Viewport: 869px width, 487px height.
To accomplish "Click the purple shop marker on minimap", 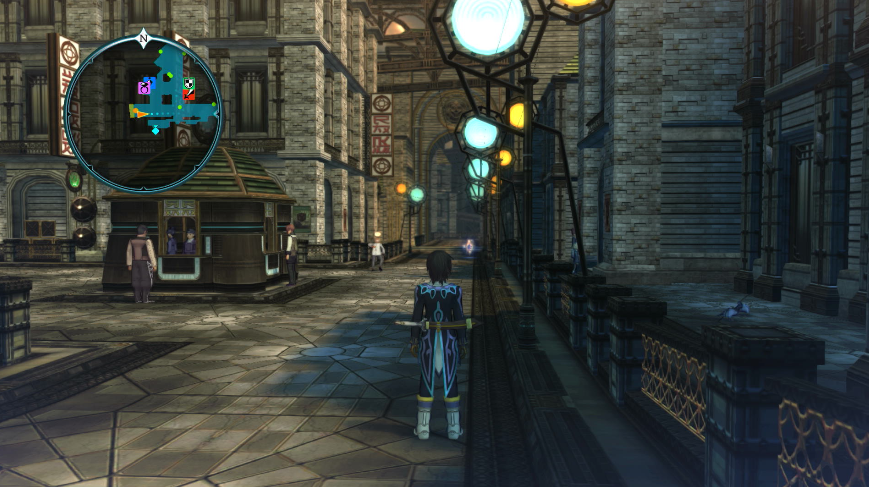I will click(143, 89).
